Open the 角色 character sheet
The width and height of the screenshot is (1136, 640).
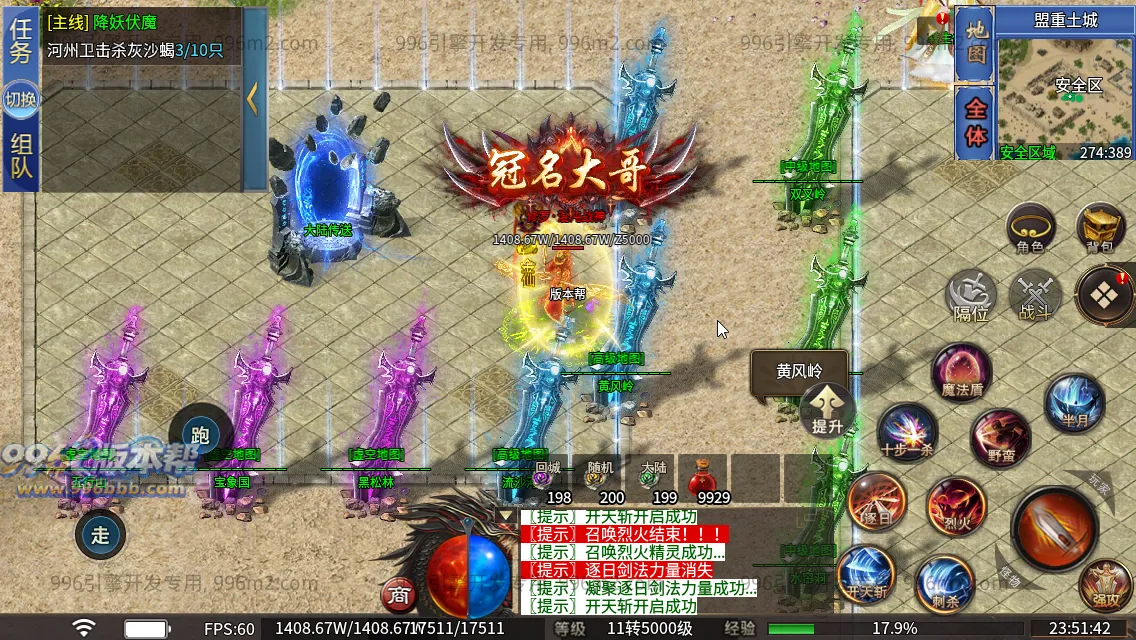[1030, 228]
